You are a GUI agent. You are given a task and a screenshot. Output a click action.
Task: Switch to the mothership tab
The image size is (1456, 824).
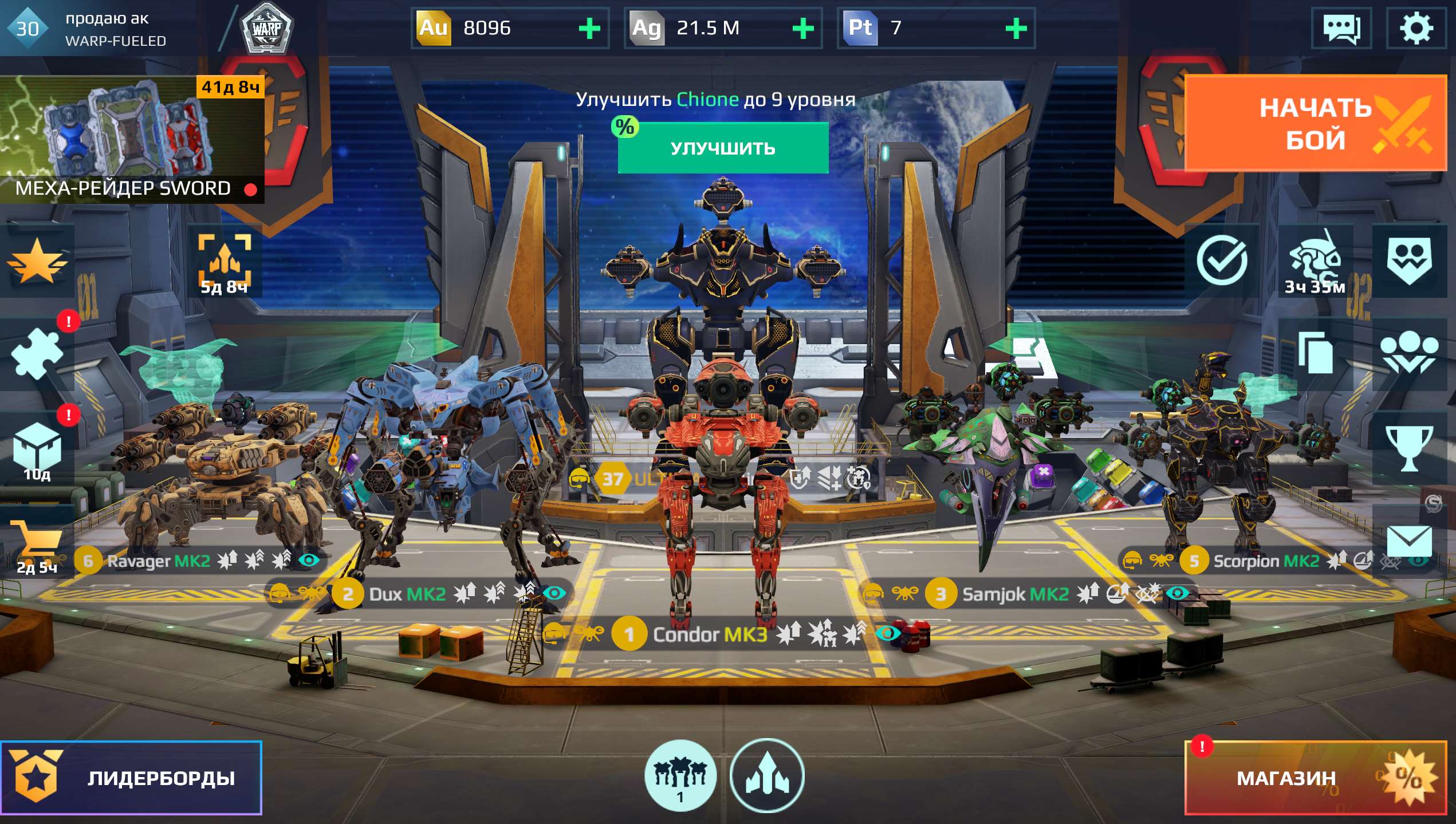click(x=768, y=774)
